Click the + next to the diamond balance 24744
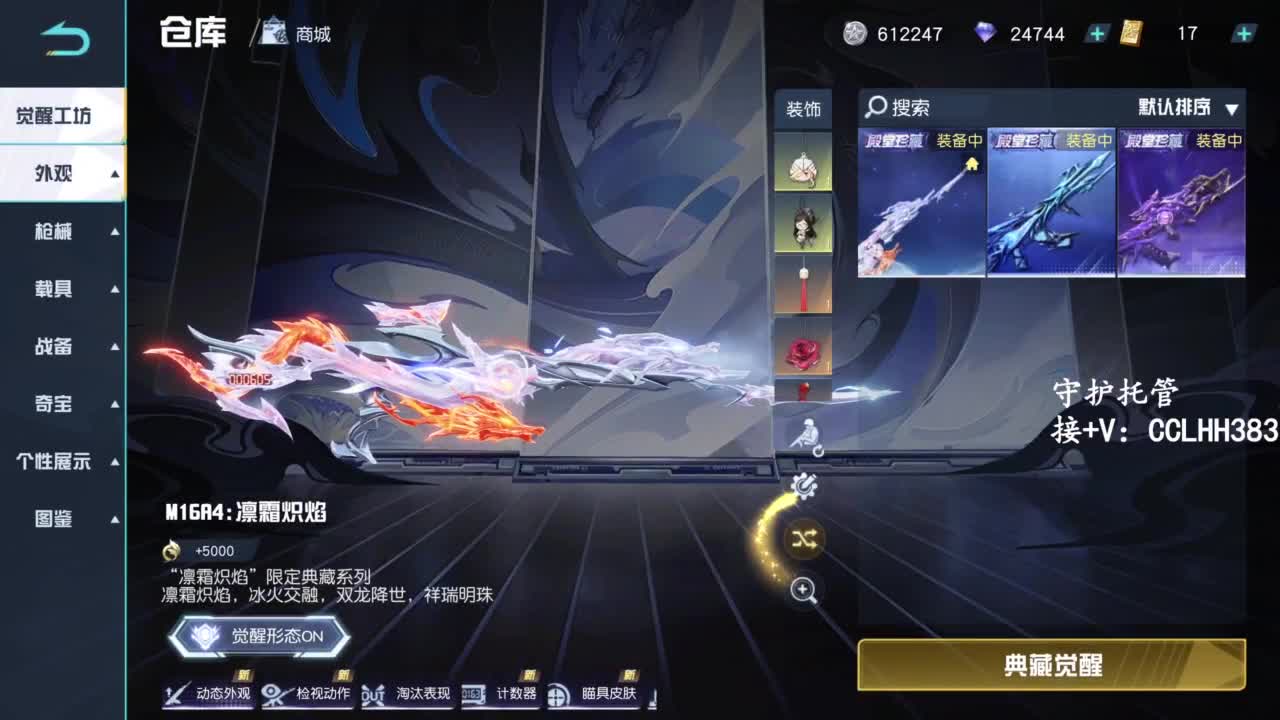 coord(1096,33)
